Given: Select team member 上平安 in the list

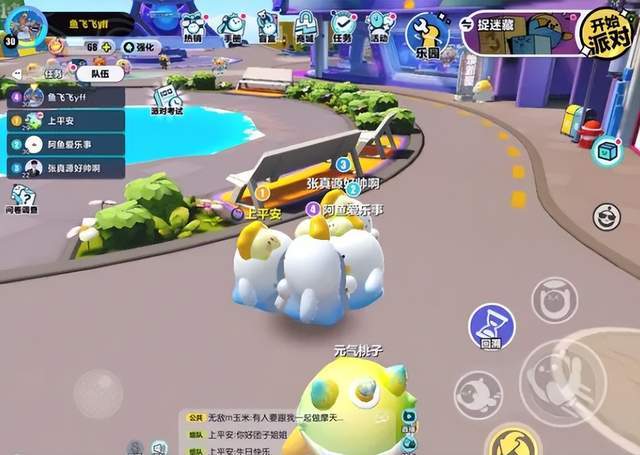Looking at the screenshot, I should click(x=66, y=121).
